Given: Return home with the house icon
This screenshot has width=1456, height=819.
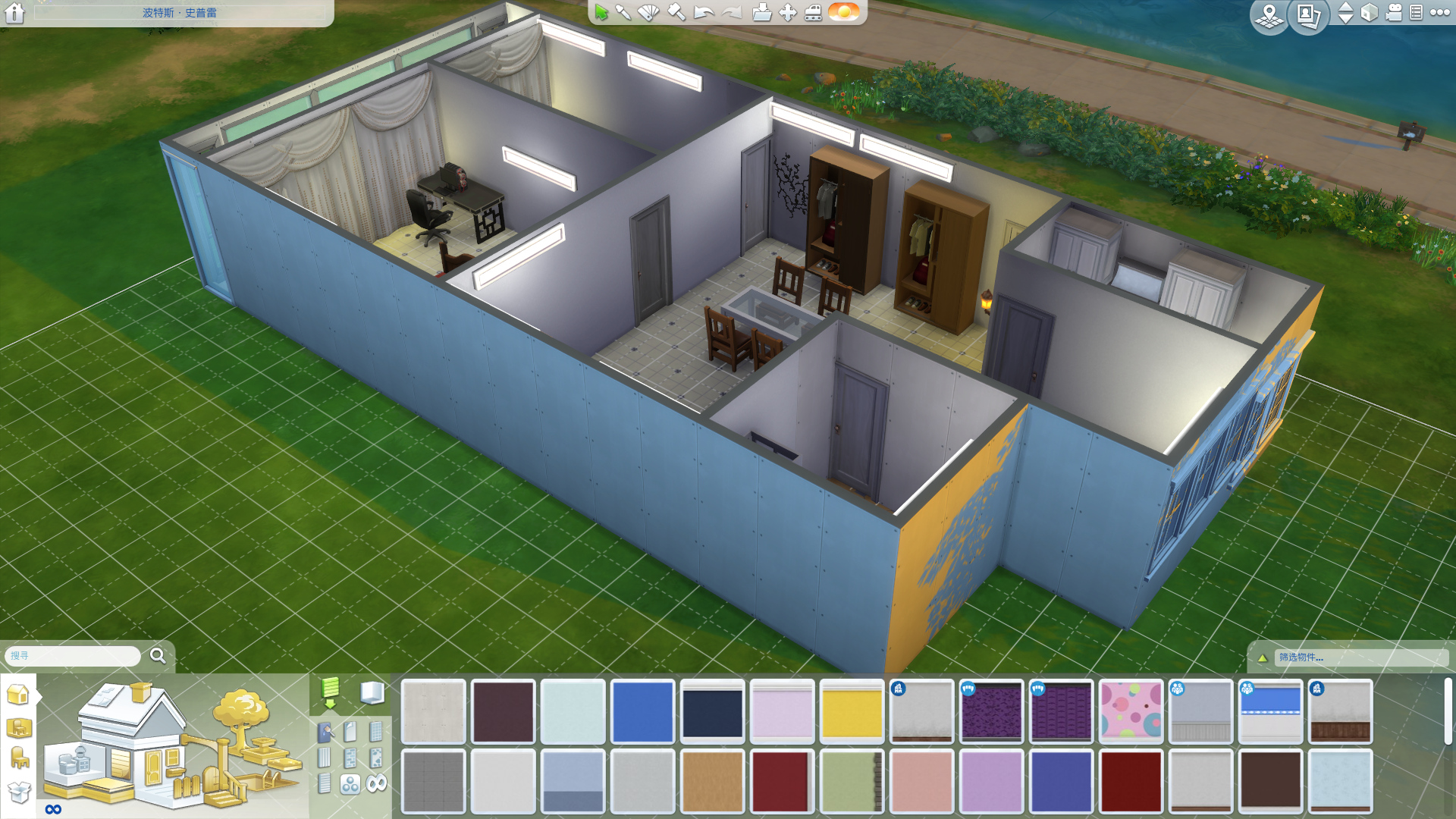Looking at the screenshot, I should coord(14,13).
